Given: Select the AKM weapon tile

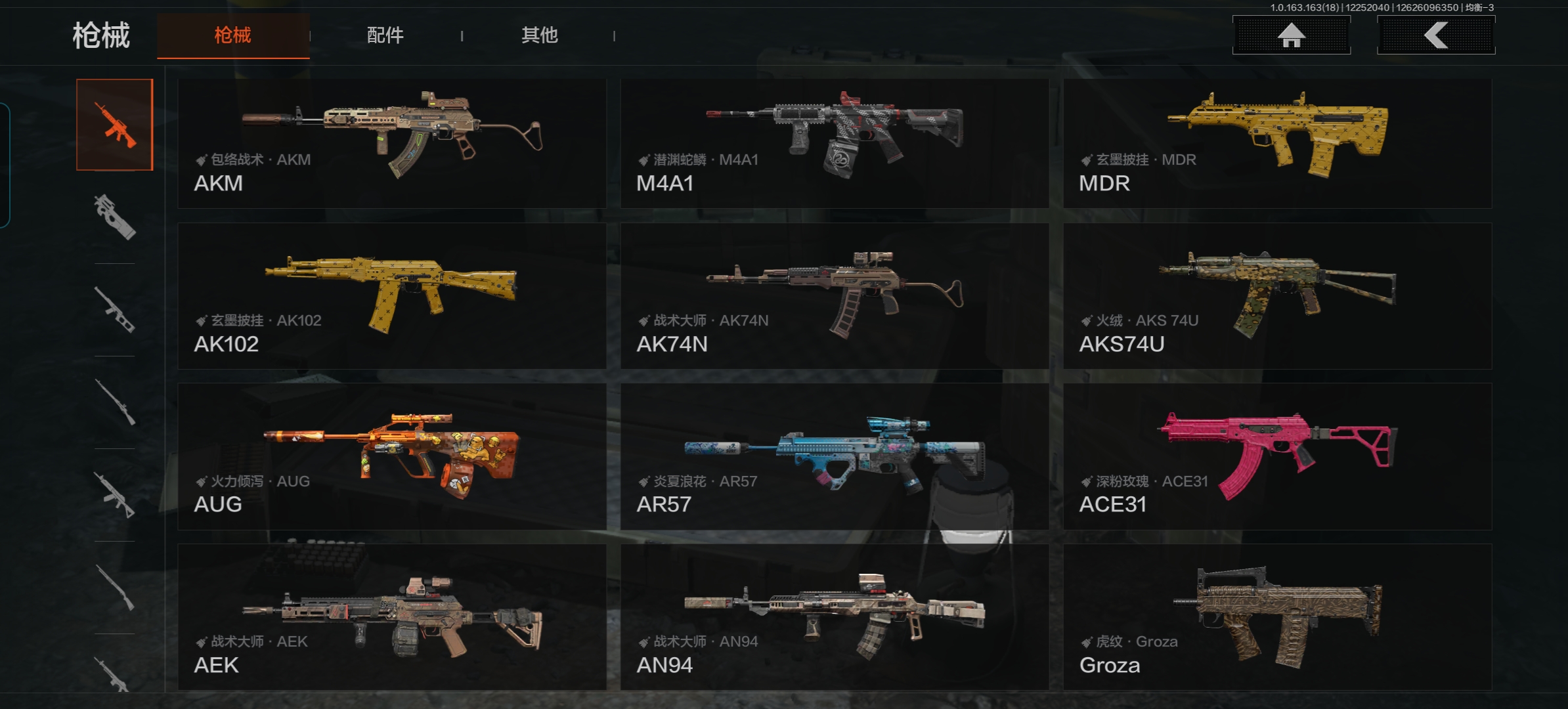Looking at the screenshot, I should (x=392, y=144).
